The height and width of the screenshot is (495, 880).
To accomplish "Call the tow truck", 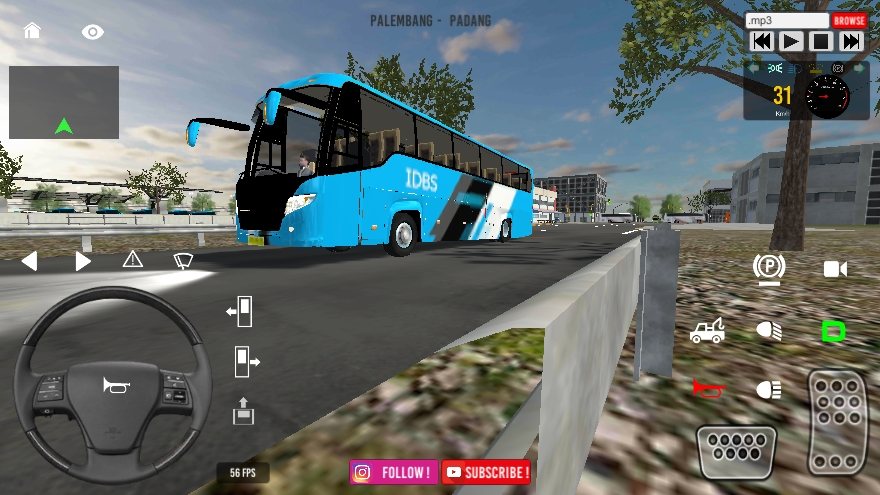I will [x=707, y=331].
